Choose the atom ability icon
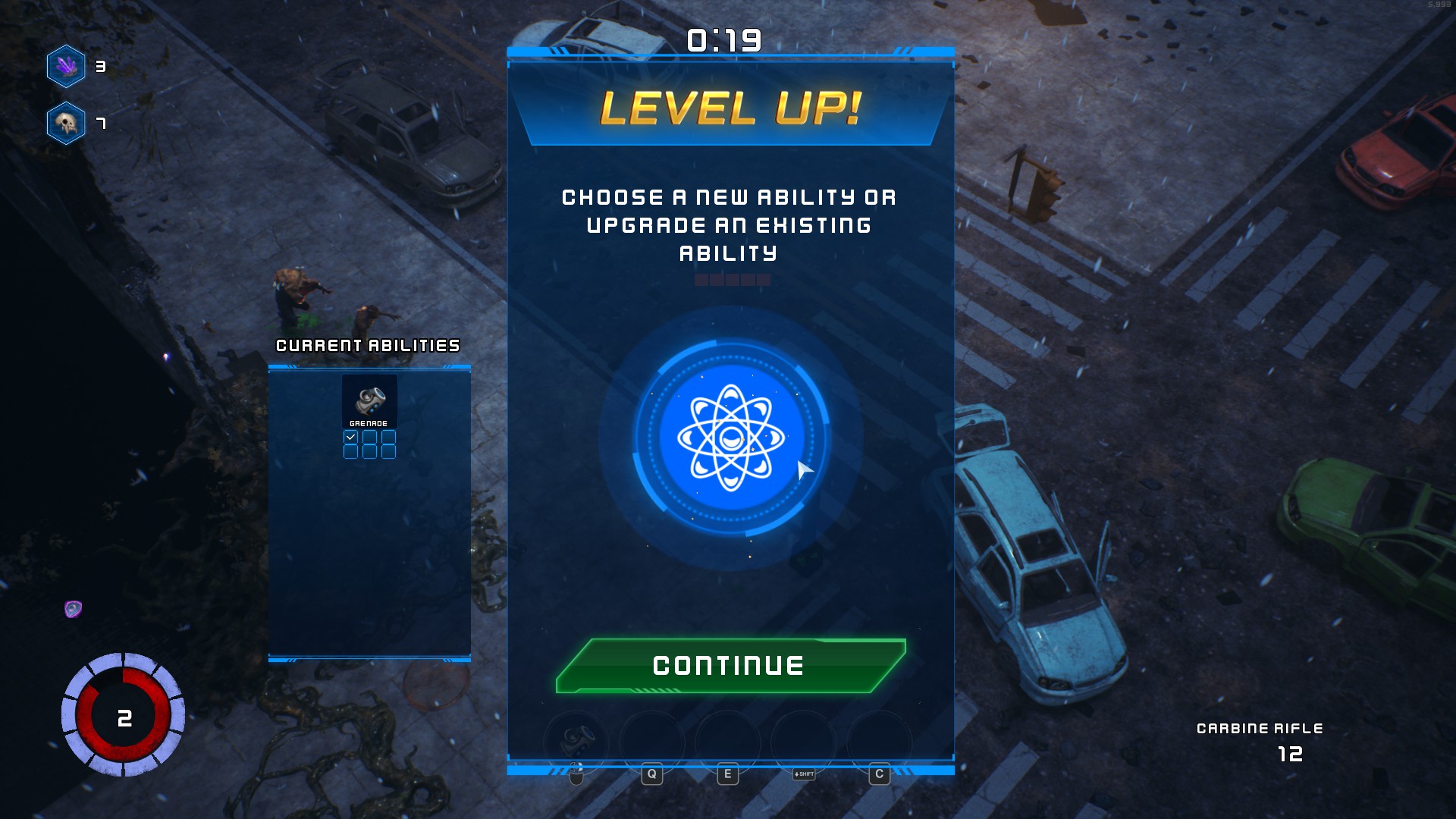The height and width of the screenshot is (819, 1456). 731,438
